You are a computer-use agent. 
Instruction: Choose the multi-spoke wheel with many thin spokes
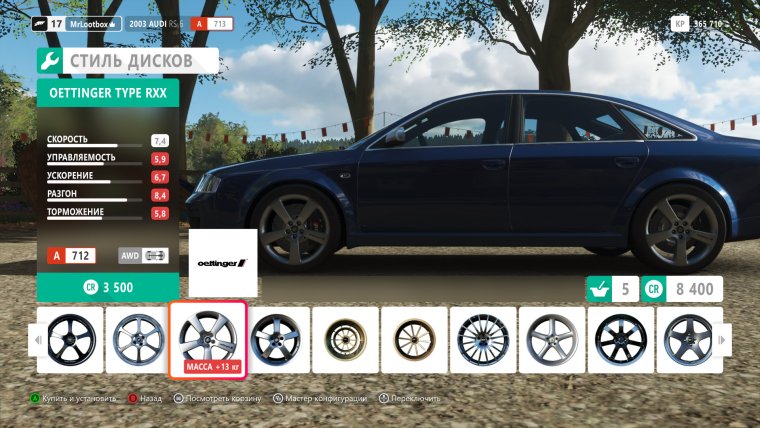pyautogui.click(x=482, y=340)
